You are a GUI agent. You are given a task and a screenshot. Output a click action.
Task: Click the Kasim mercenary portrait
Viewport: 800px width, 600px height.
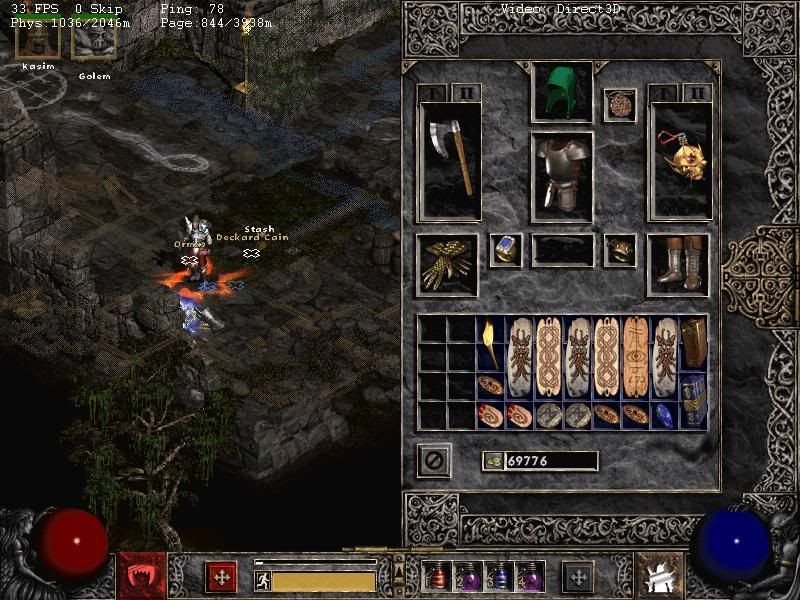click(38, 40)
